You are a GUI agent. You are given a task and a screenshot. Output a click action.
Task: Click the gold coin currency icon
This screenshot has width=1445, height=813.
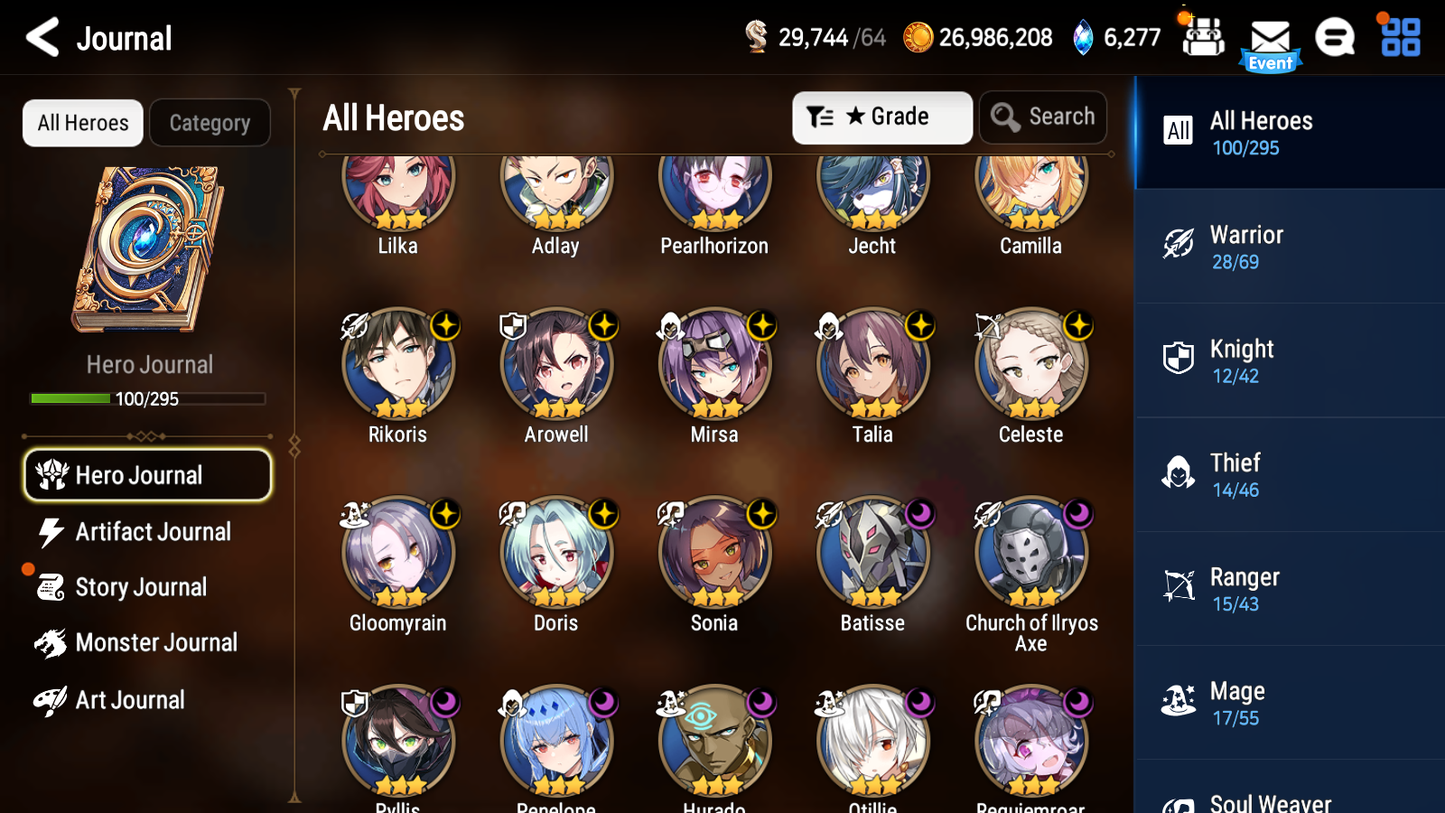coord(918,37)
